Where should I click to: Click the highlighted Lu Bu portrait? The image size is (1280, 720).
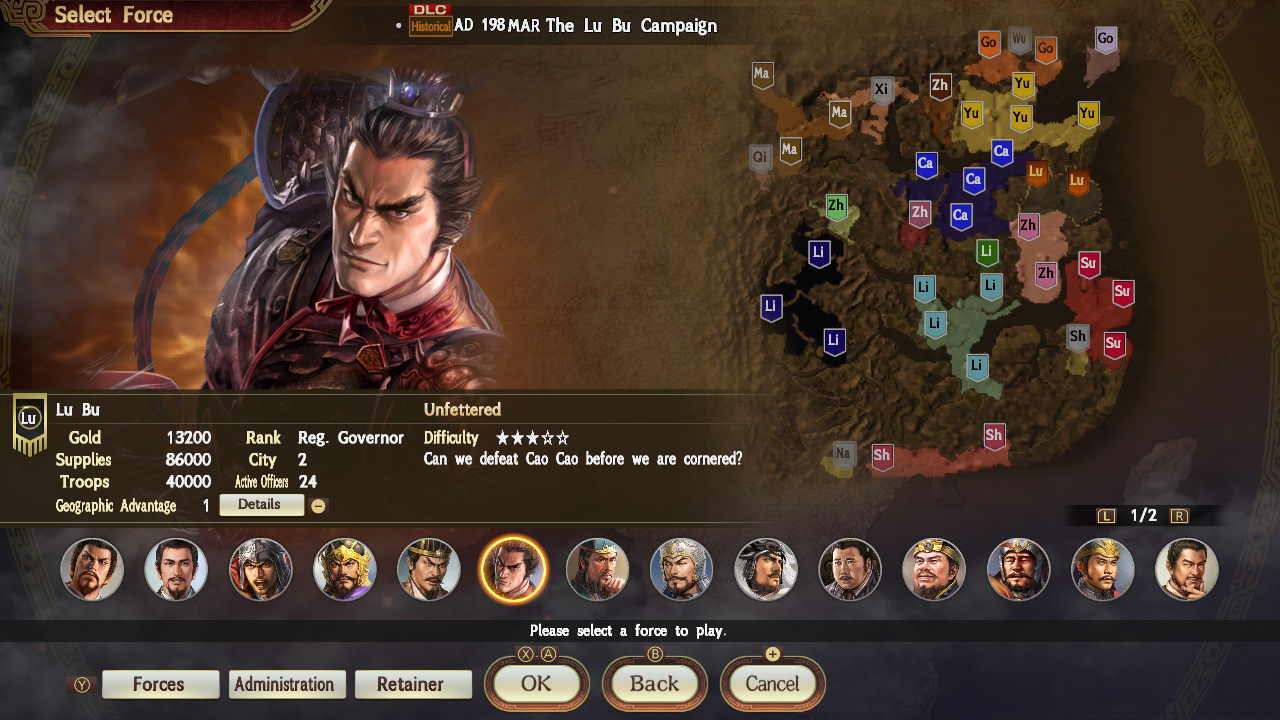pos(513,568)
